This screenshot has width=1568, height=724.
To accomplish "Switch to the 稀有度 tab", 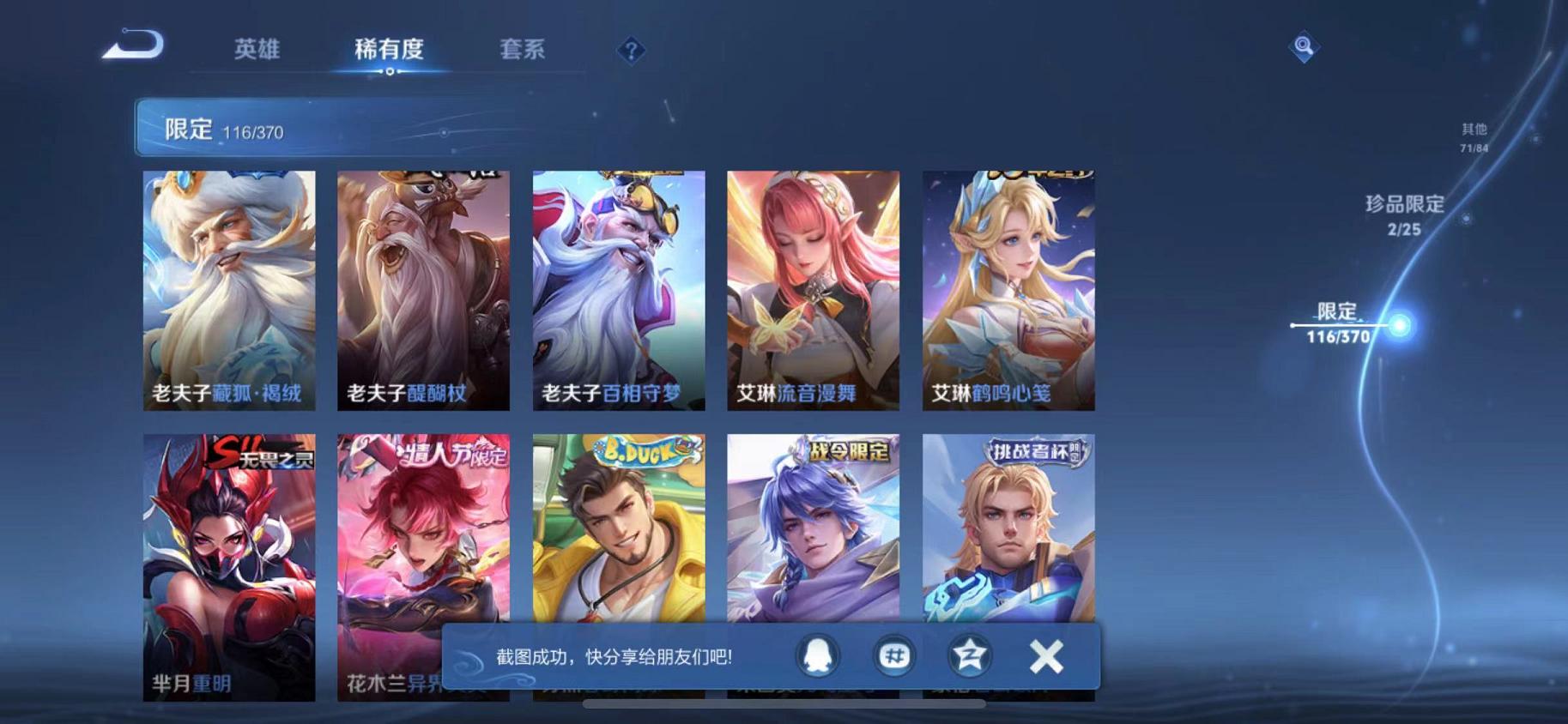I will [x=391, y=50].
